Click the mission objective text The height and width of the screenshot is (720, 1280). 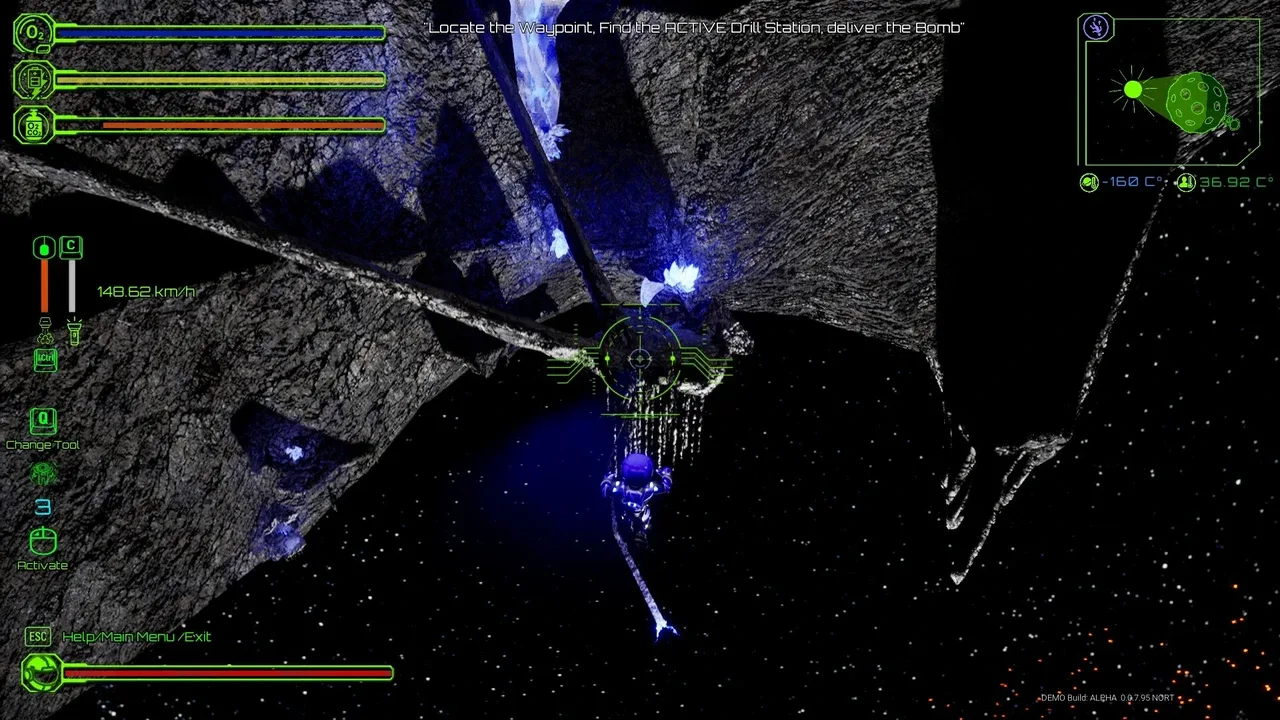pyautogui.click(x=695, y=28)
